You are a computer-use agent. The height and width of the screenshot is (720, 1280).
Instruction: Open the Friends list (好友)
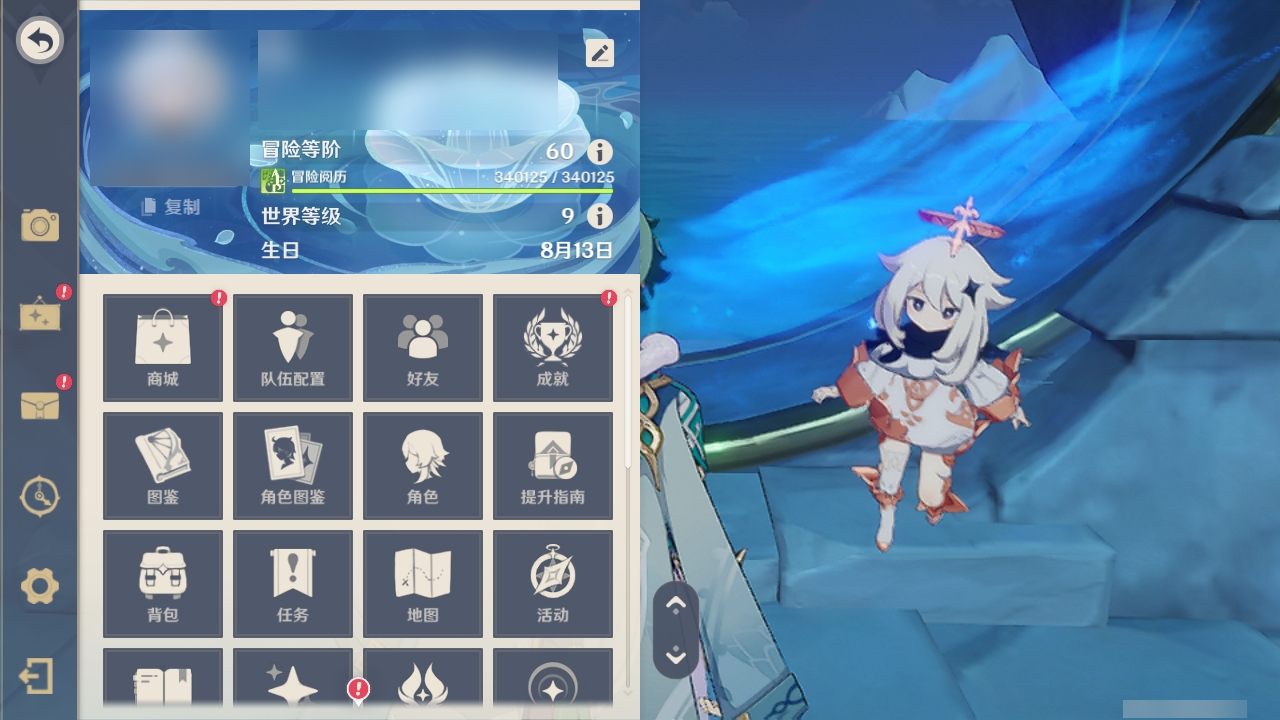(422, 346)
